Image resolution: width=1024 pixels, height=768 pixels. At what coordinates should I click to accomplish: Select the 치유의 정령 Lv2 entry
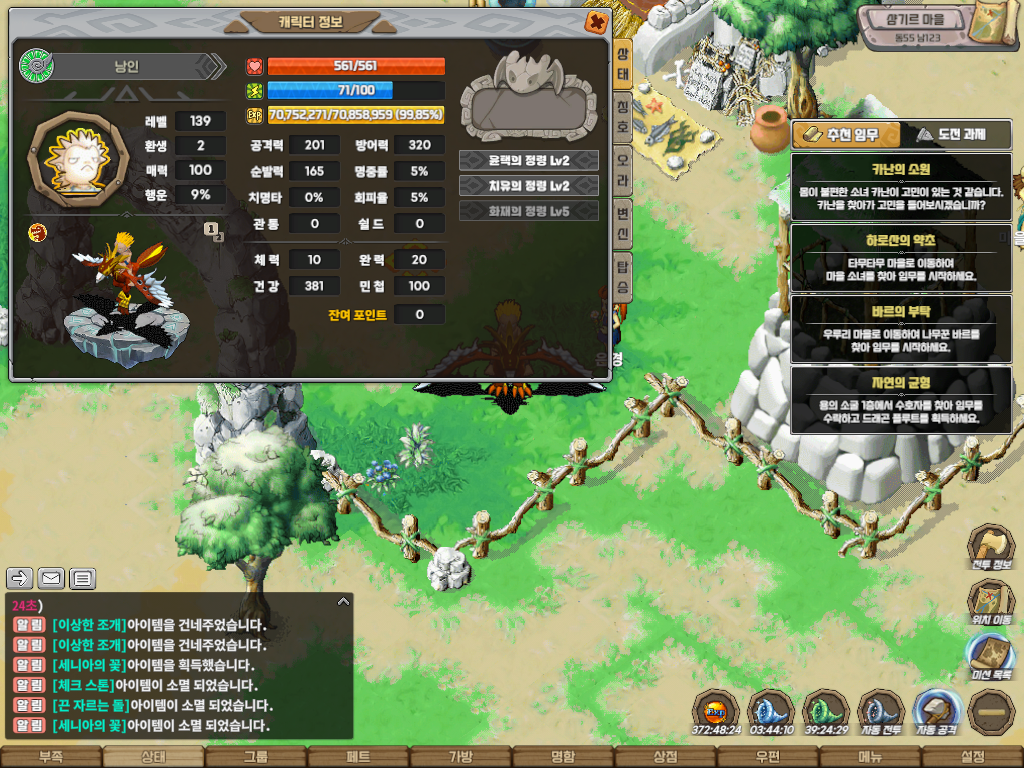(x=529, y=186)
